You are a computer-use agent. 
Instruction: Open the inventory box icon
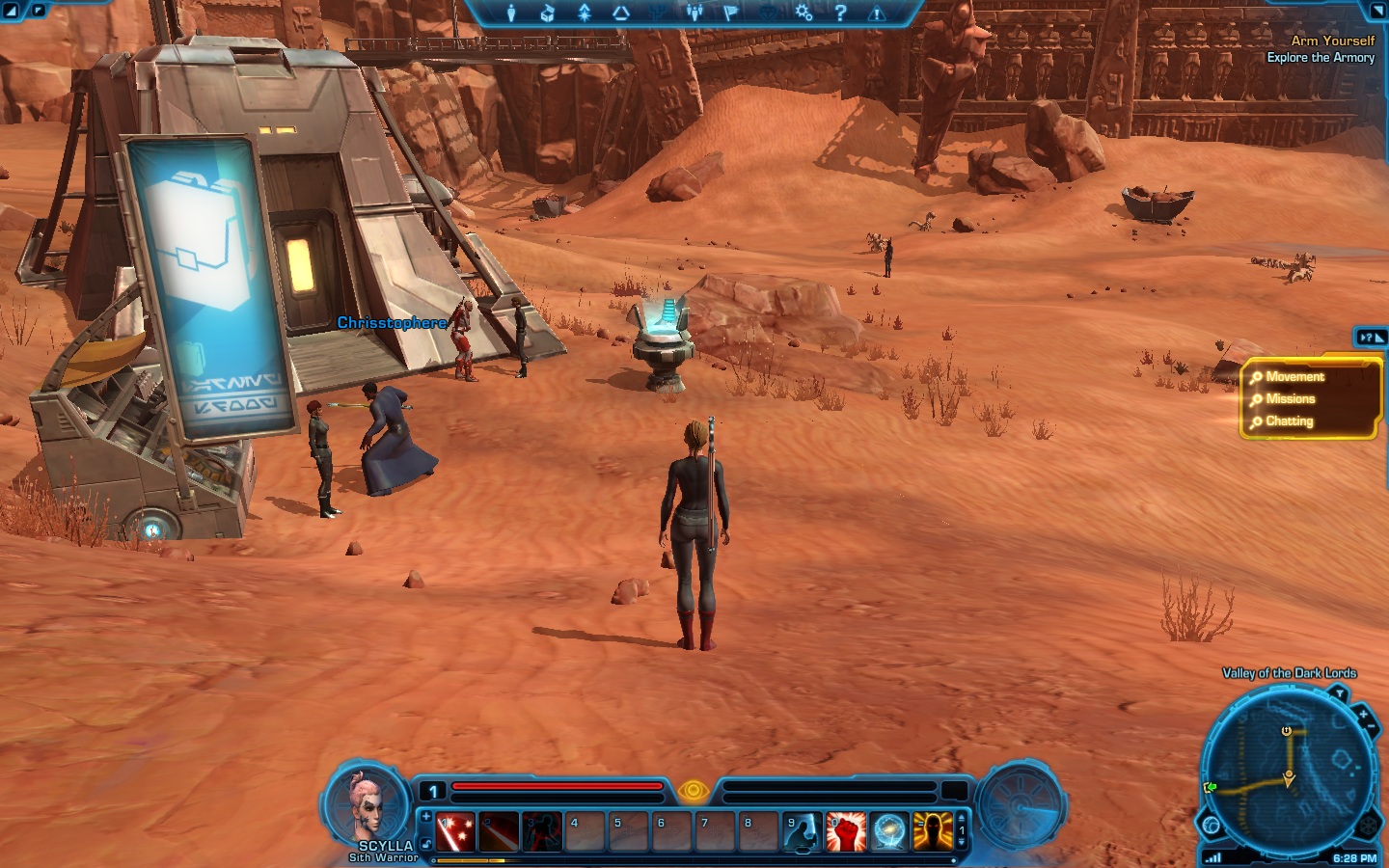pos(548,13)
